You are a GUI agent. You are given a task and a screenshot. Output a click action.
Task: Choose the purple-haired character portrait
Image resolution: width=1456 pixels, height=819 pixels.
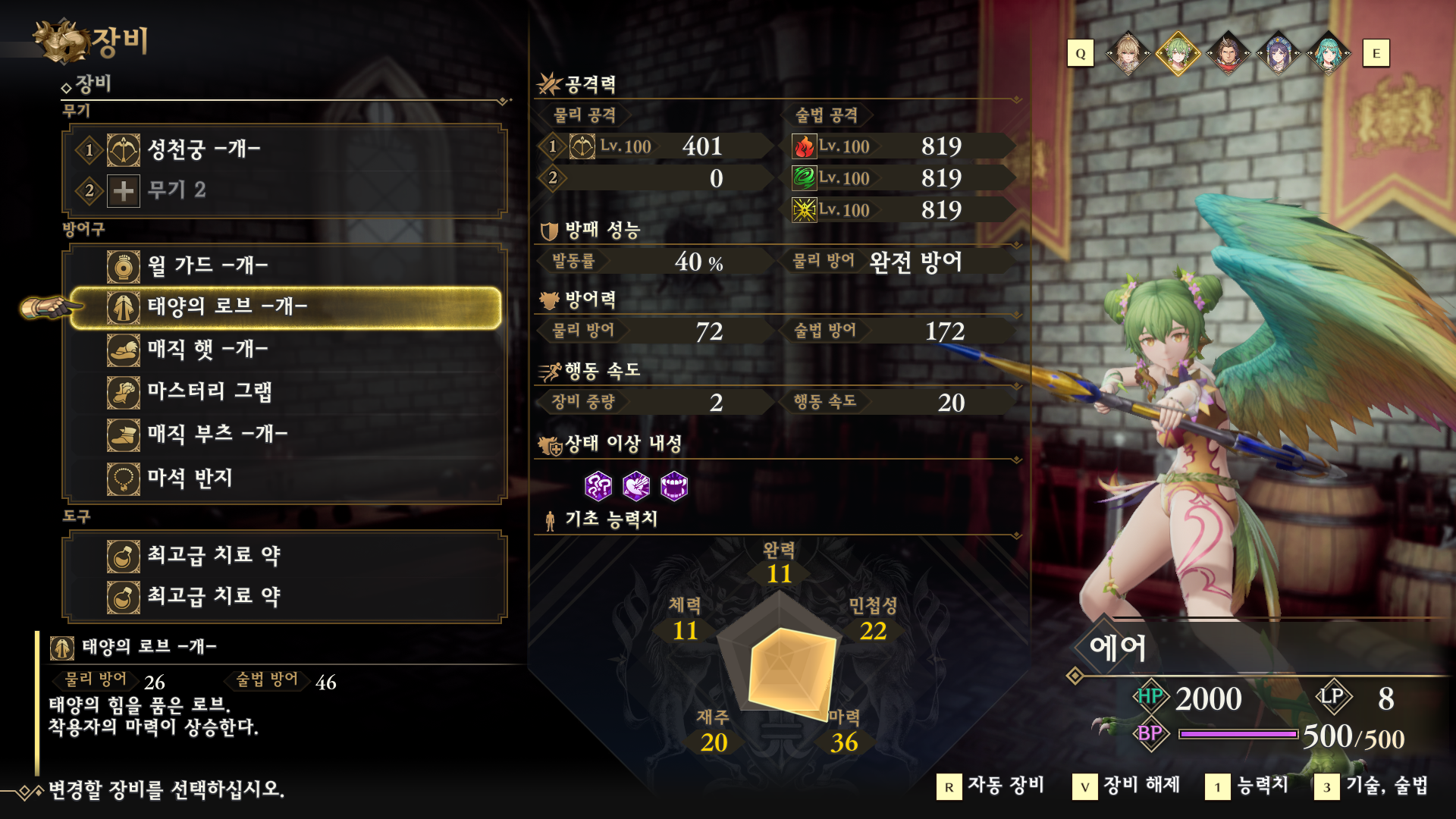point(1279,54)
